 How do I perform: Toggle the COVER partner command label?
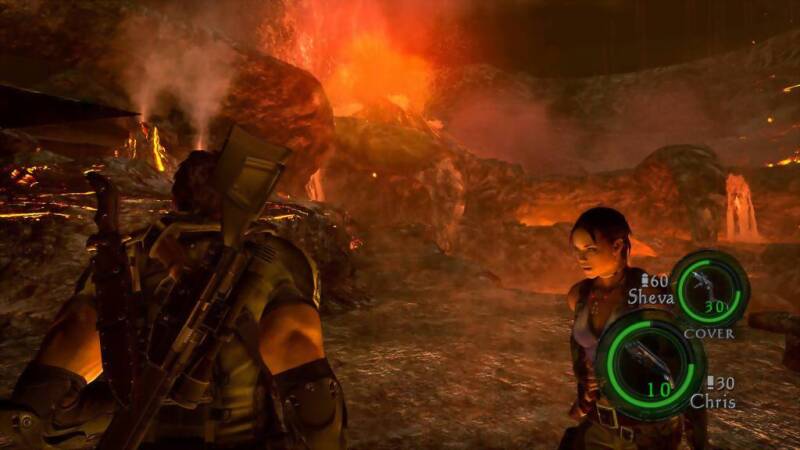[x=709, y=333]
